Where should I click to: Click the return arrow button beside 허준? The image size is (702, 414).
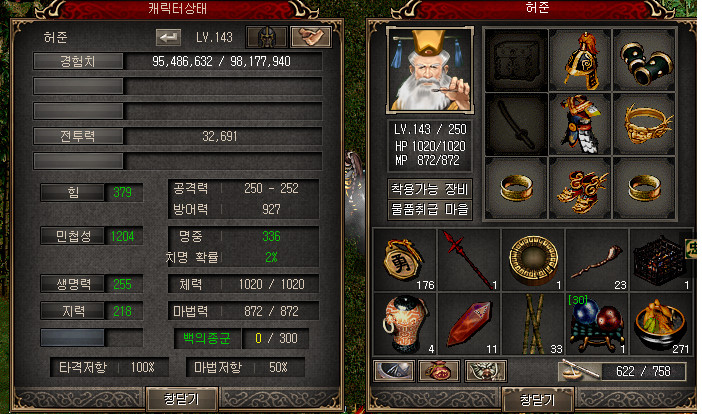166,38
